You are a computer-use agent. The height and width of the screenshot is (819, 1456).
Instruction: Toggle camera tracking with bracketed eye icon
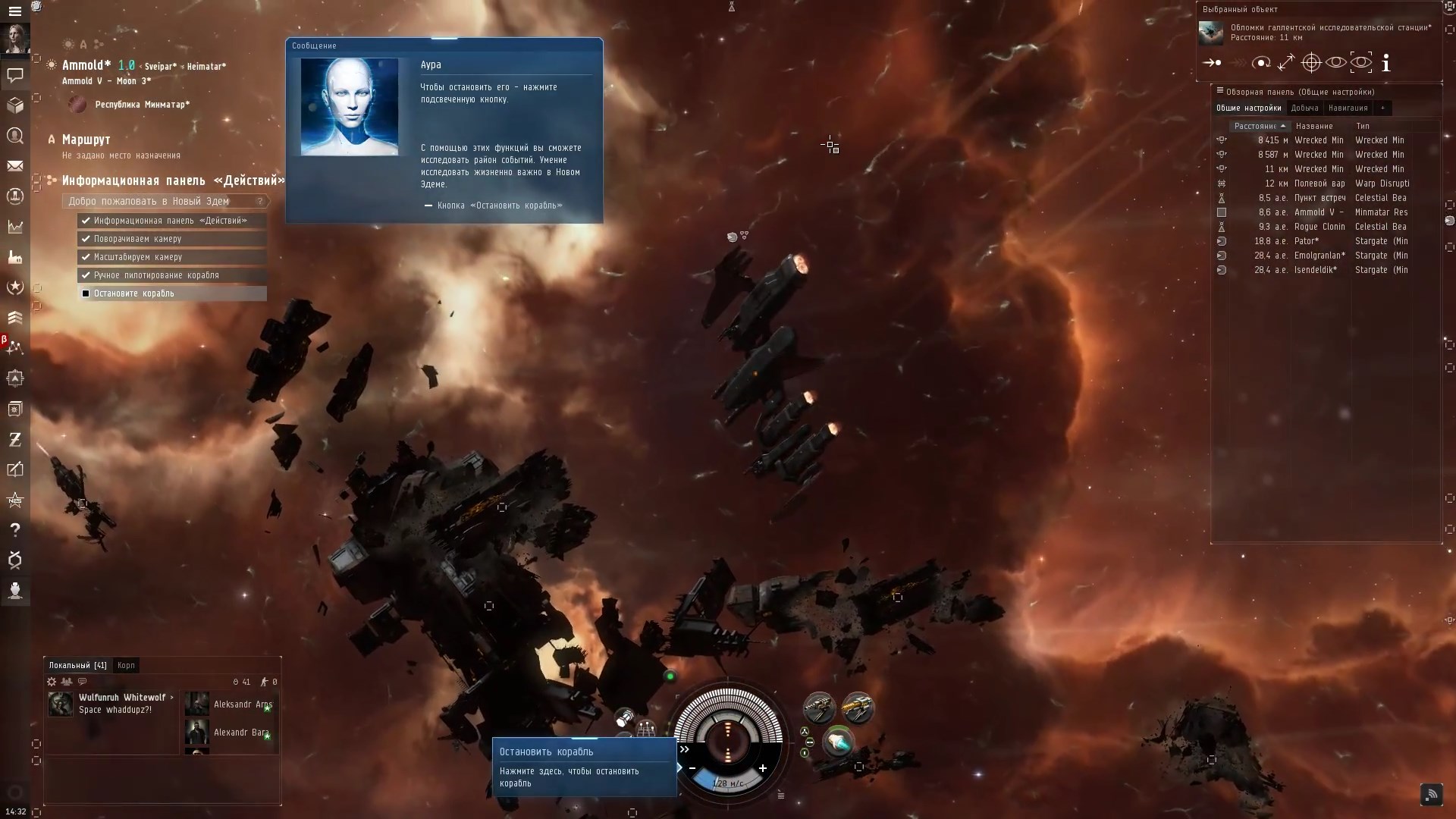(x=1361, y=62)
